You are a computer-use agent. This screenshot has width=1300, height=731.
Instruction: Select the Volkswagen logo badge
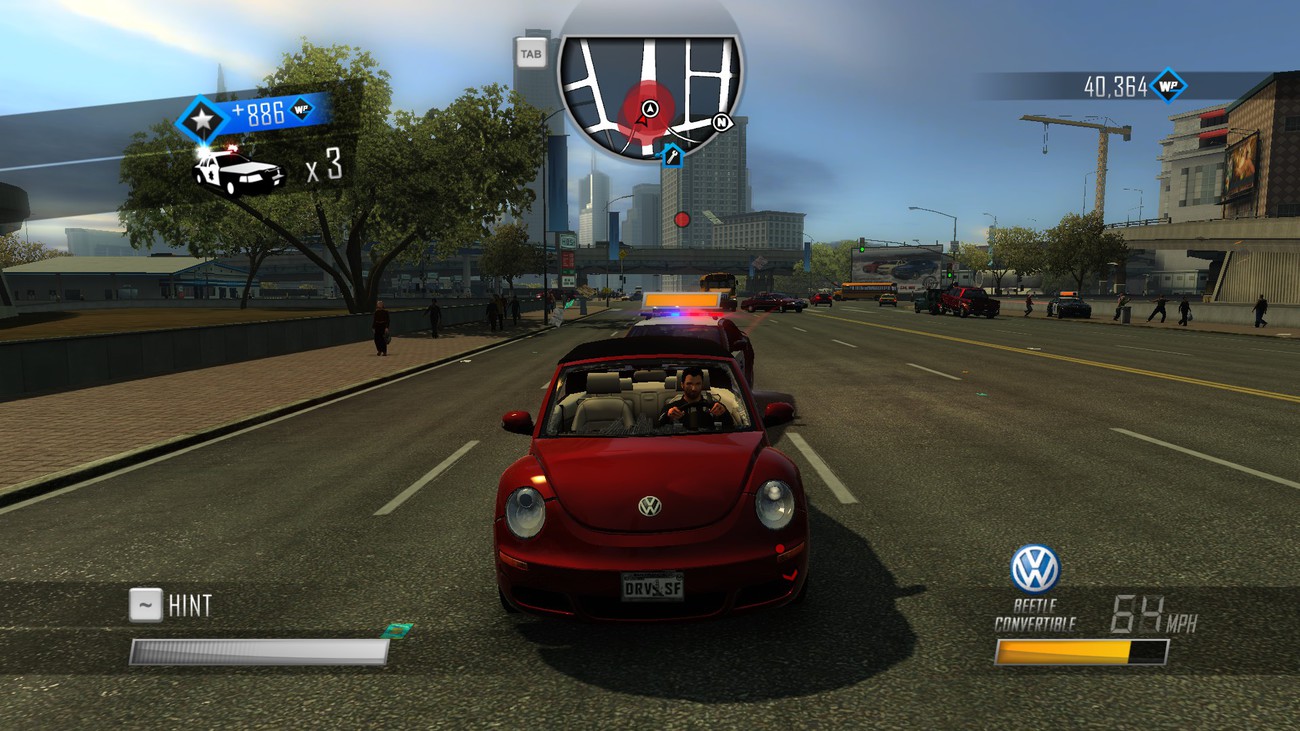tap(1034, 569)
